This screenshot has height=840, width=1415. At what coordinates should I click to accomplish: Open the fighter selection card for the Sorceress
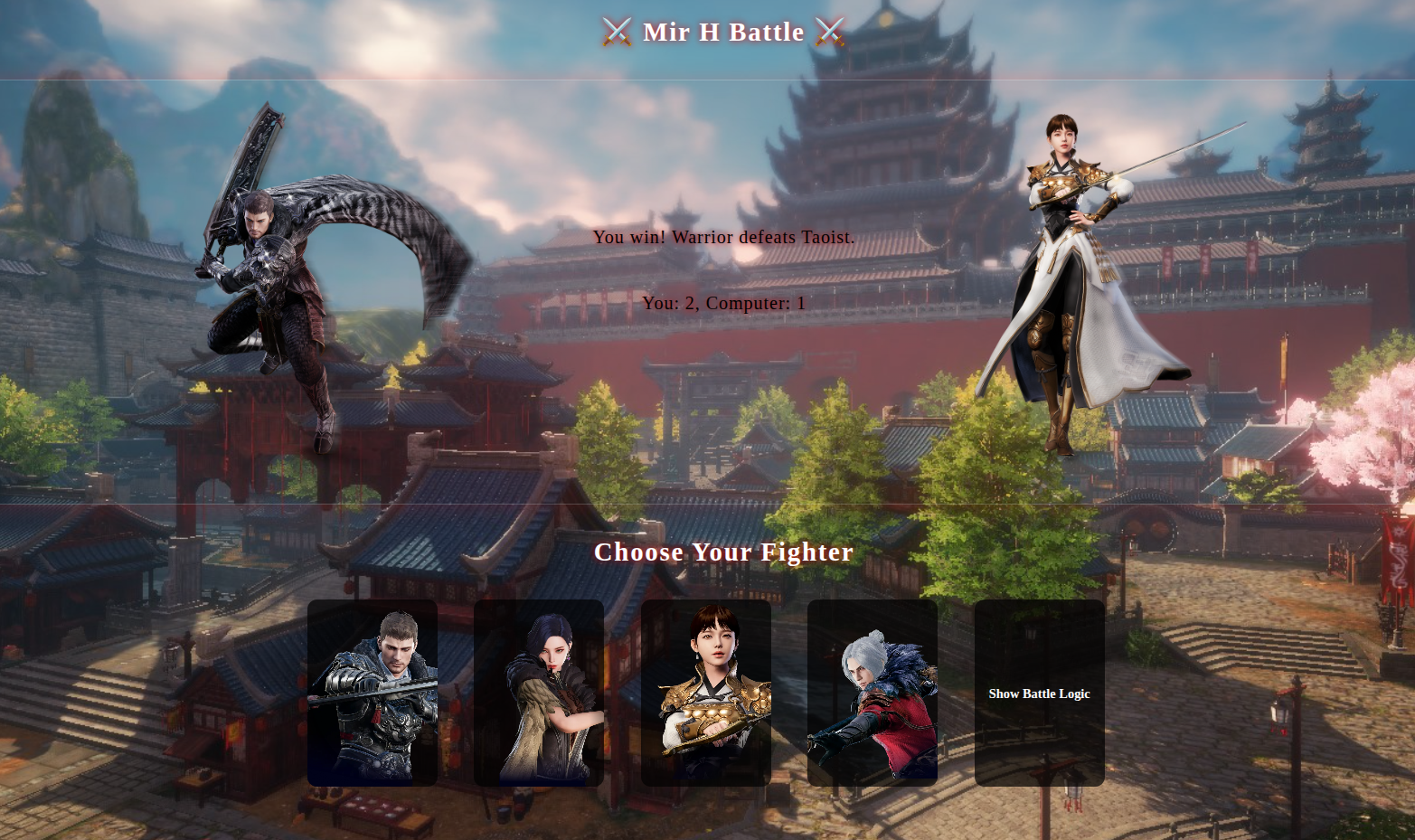tap(538, 692)
